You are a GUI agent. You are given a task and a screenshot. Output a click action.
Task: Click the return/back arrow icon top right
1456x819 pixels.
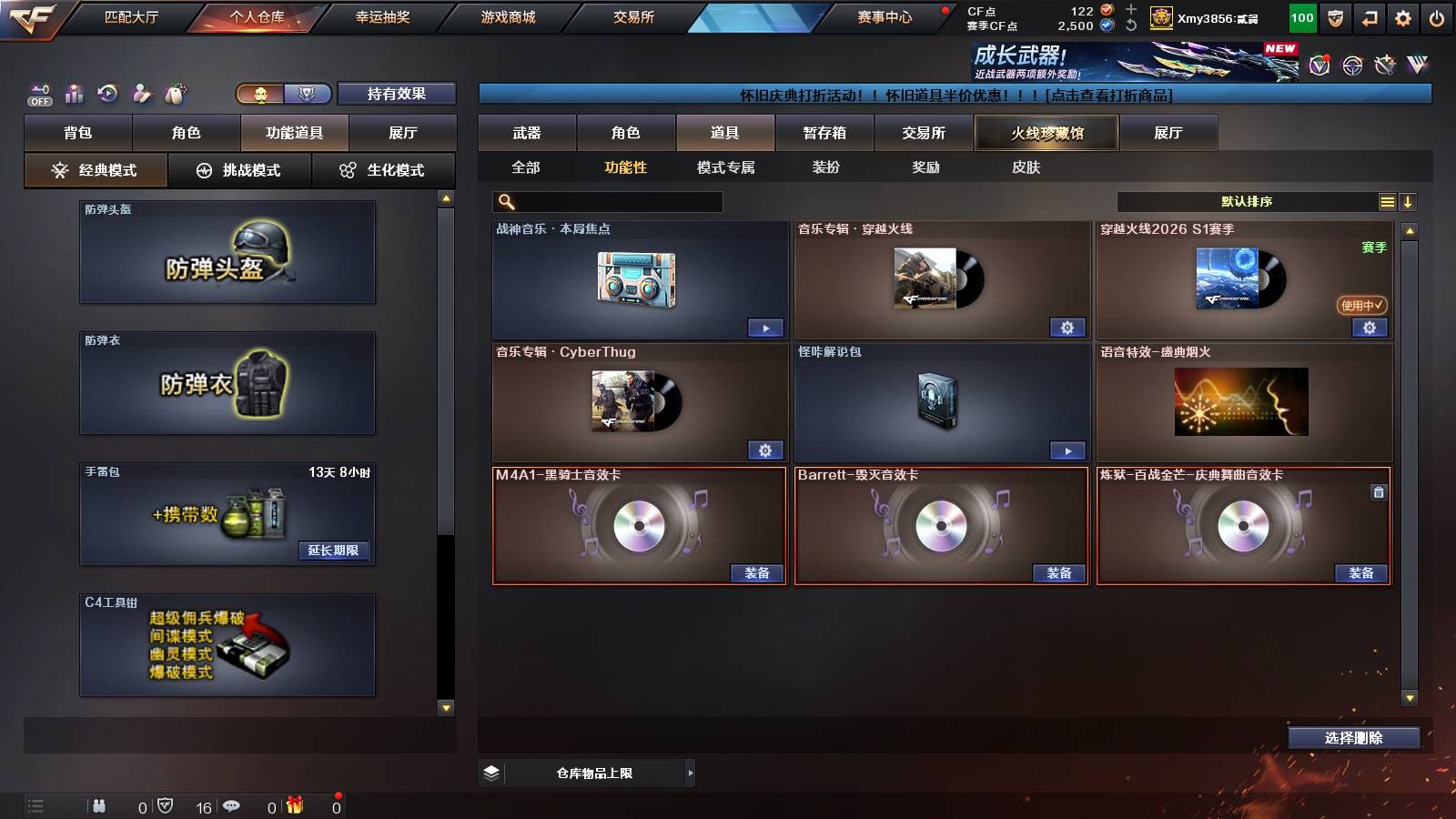[x=1369, y=17]
